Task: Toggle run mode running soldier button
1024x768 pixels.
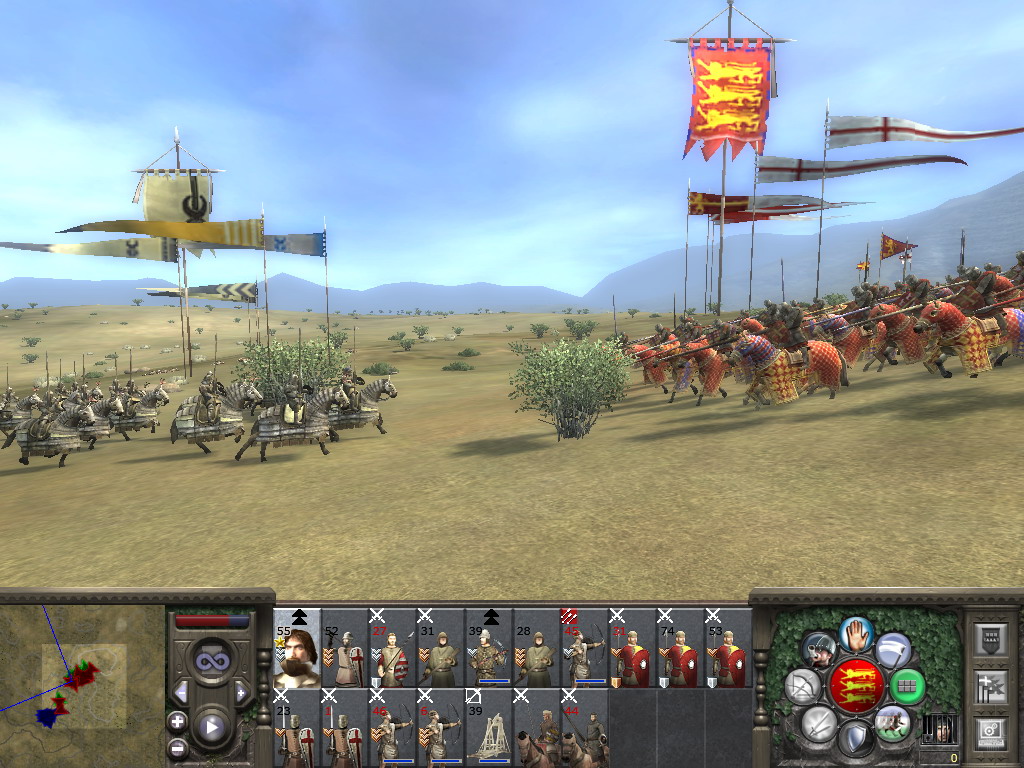Action: coord(892,722)
